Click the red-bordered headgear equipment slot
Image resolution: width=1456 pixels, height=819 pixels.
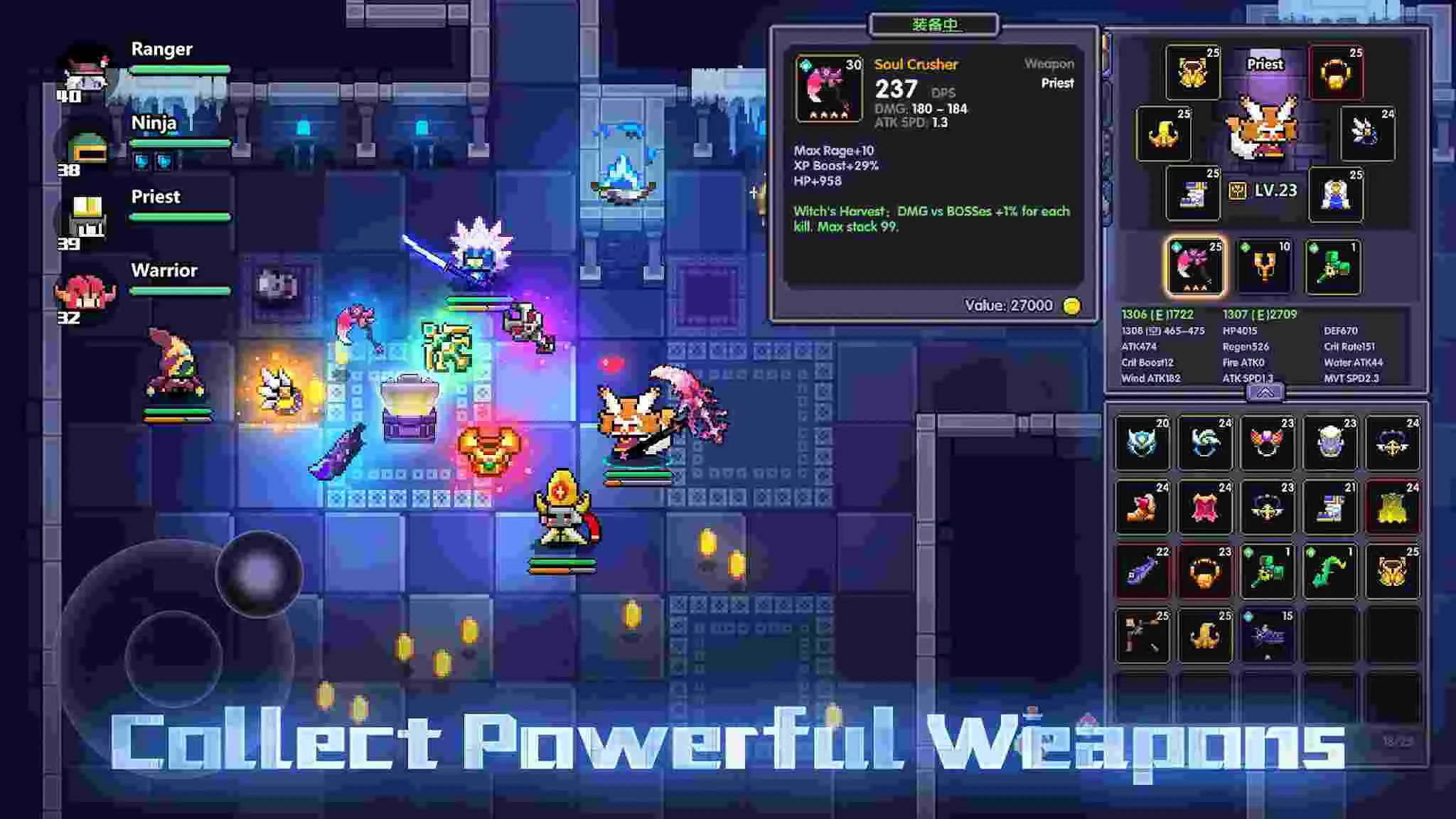(x=1337, y=71)
